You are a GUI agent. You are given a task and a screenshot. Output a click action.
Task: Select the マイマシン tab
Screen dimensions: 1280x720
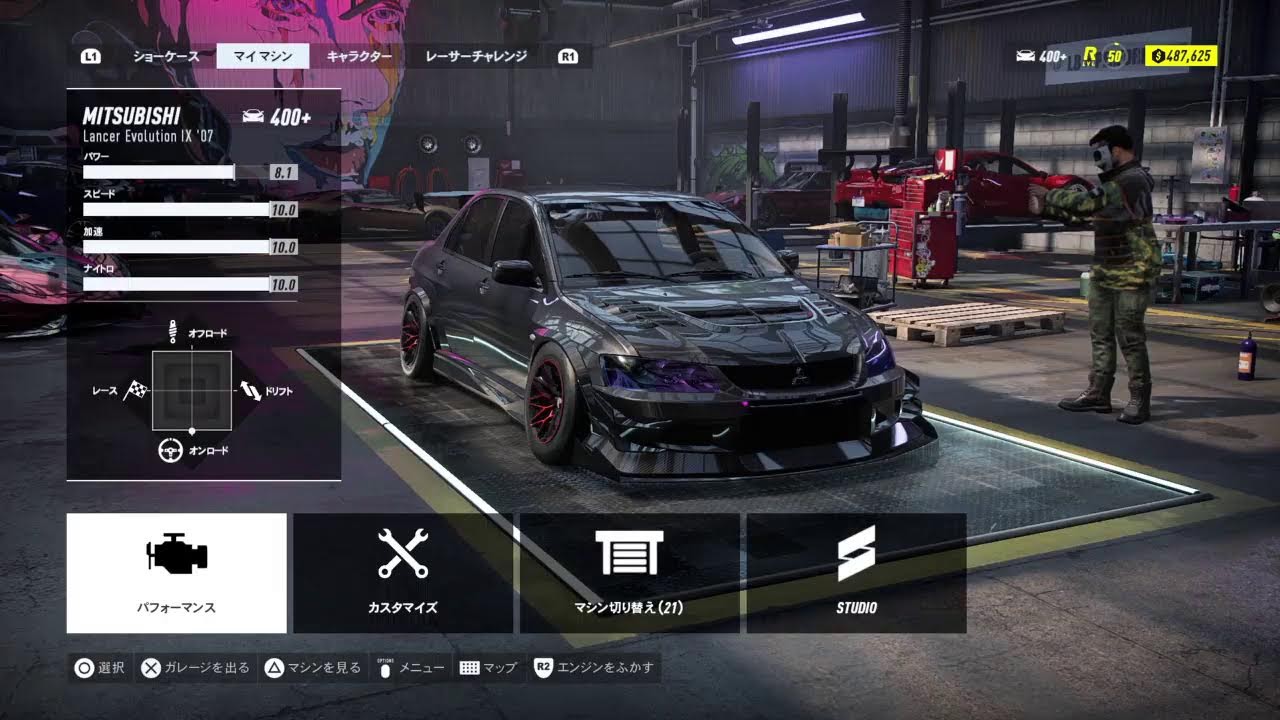click(x=263, y=57)
